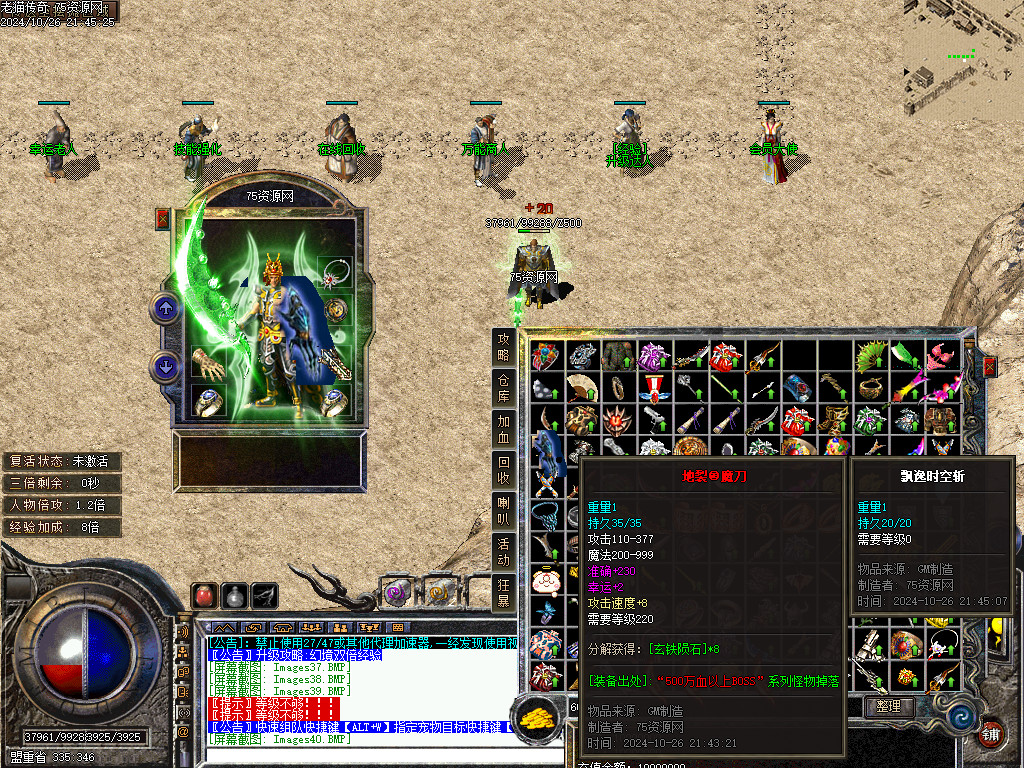Select the equipped necklace slot

[335, 272]
